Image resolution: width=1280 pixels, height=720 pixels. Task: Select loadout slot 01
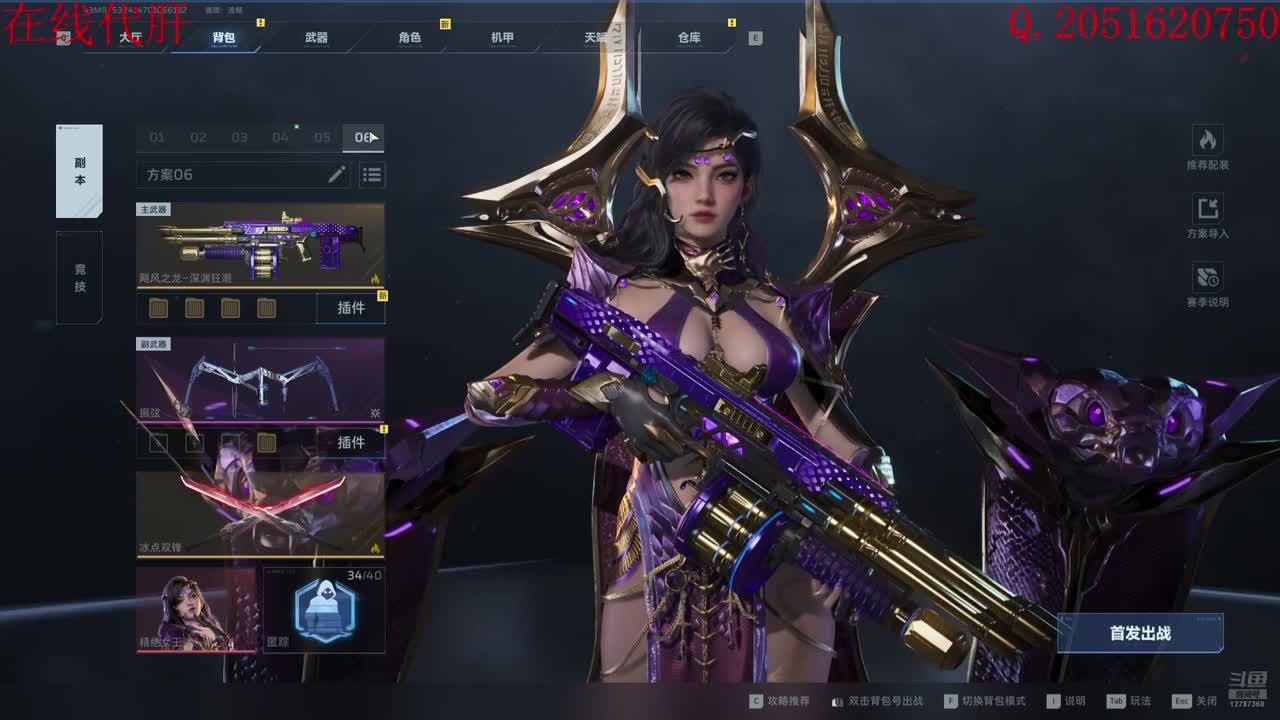157,138
